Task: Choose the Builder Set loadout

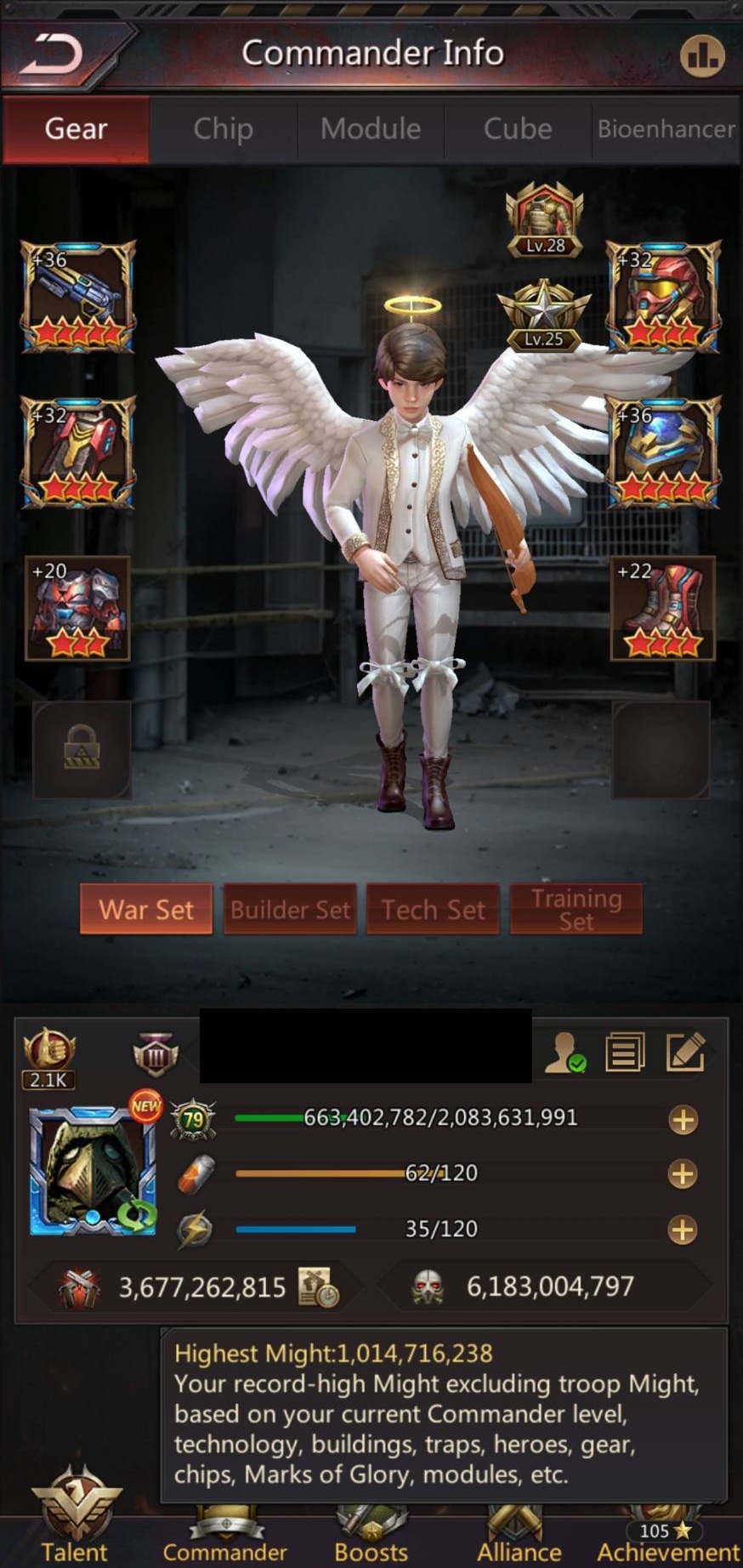Action: pyautogui.click(x=290, y=910)
